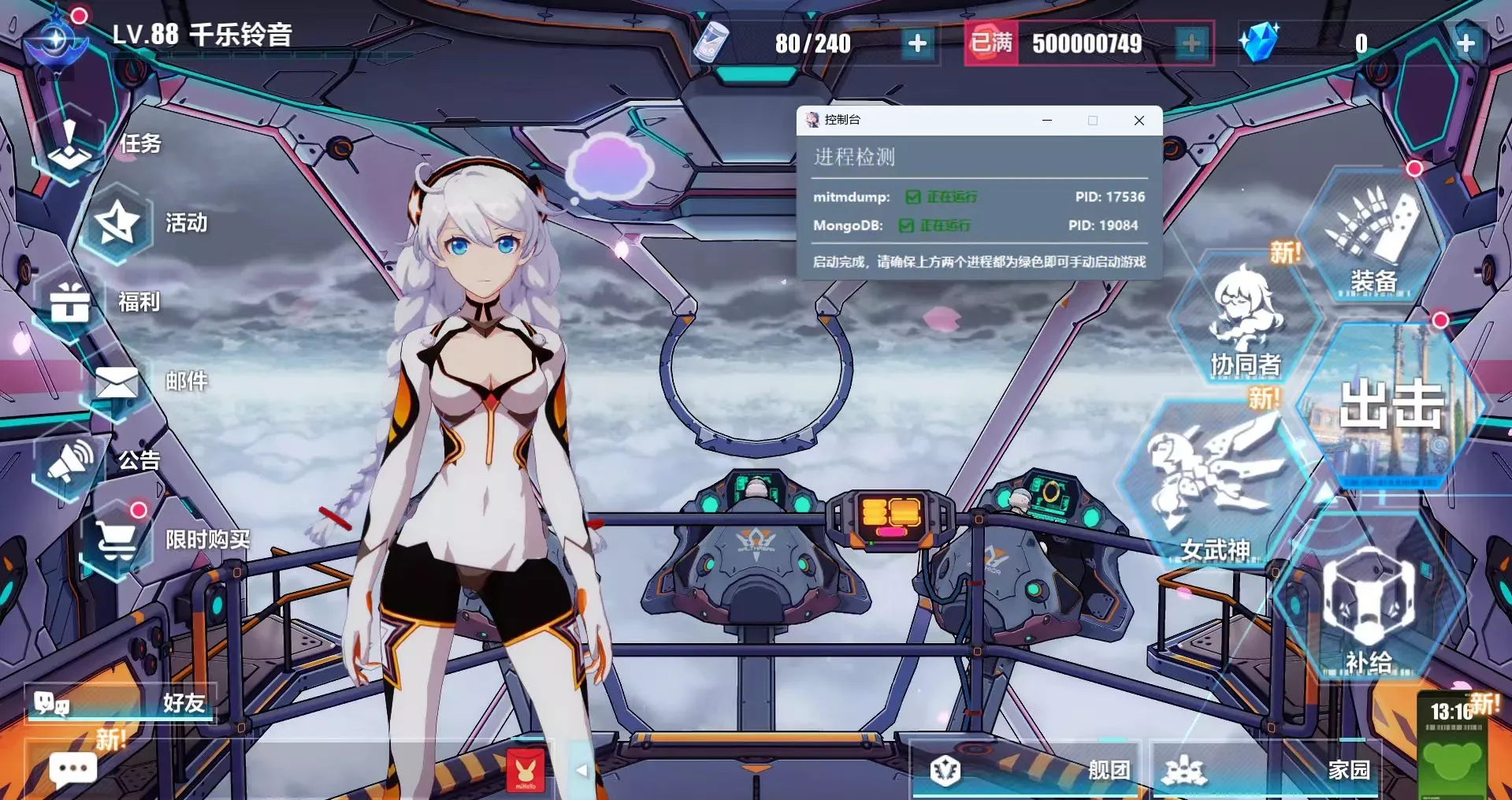The height and width of the screenshot is (800, 1512).
Task: Minimize the 控制台 console window
Action: (x=1047, y=121)
